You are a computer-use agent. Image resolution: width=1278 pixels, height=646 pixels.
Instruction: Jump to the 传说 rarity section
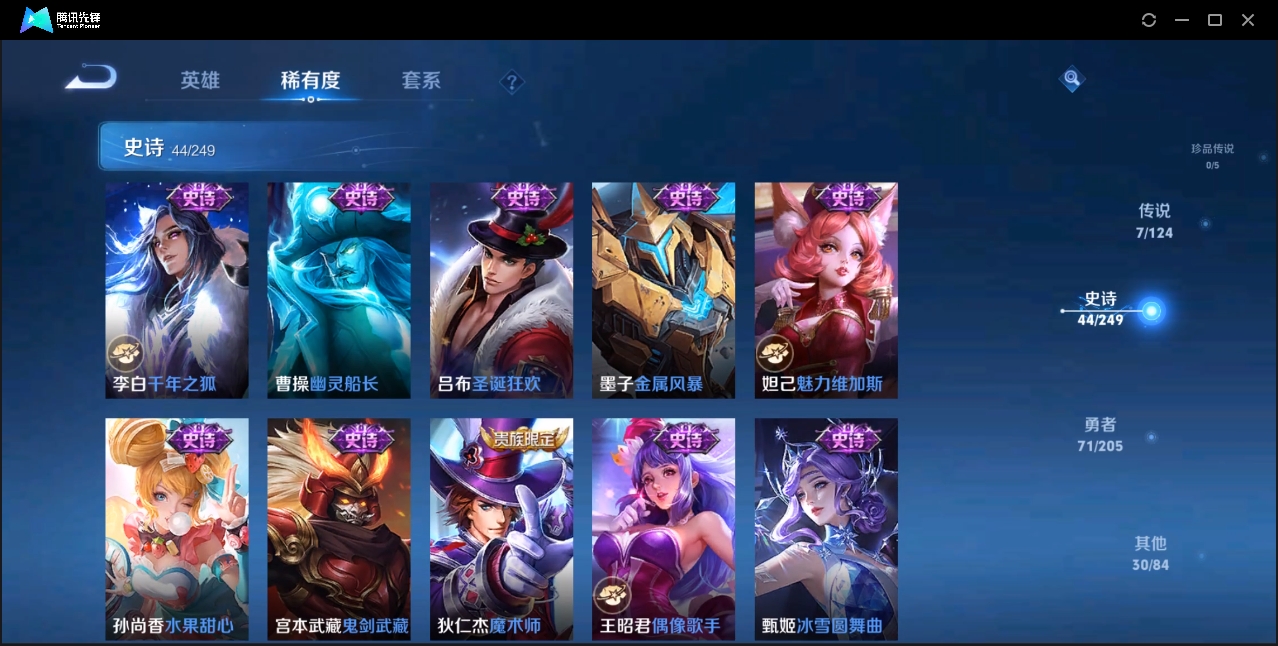pyautogui.click(x=1154, y=221)
